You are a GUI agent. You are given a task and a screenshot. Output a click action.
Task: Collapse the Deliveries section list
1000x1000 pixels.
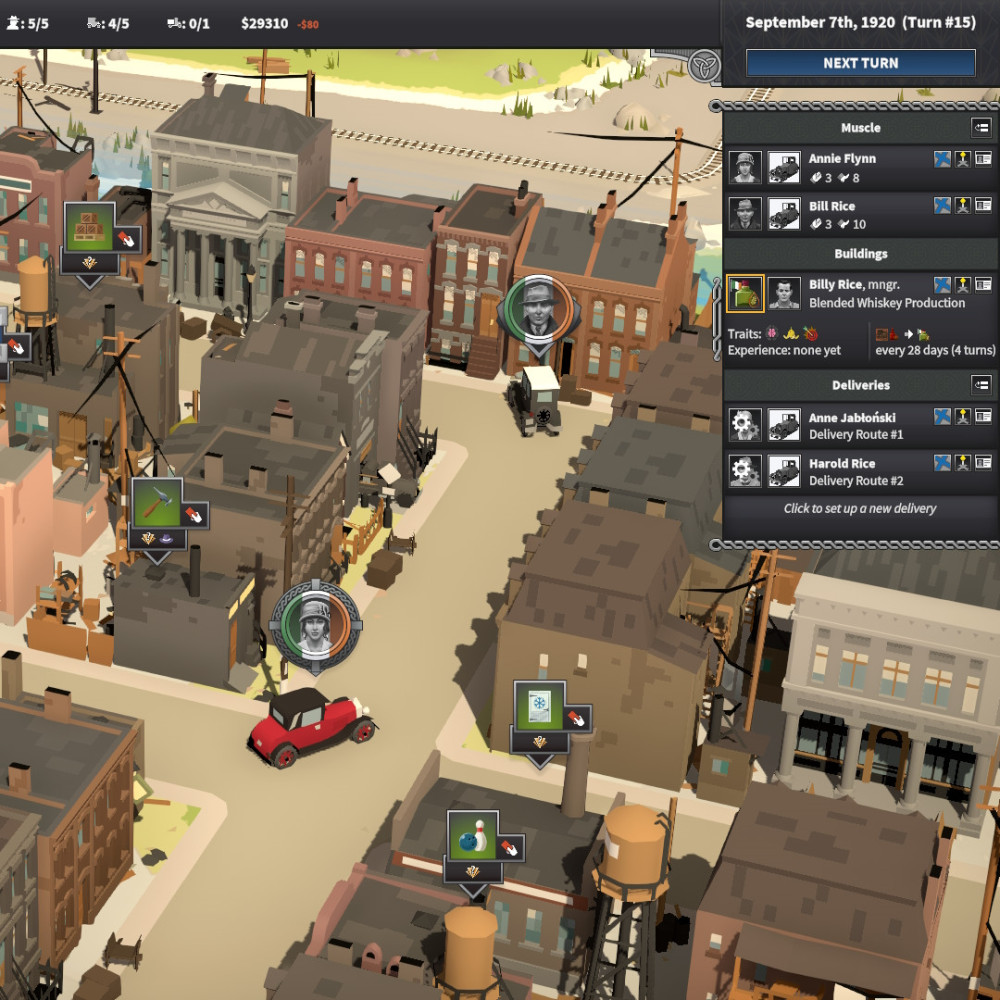(x=981, y=385)
